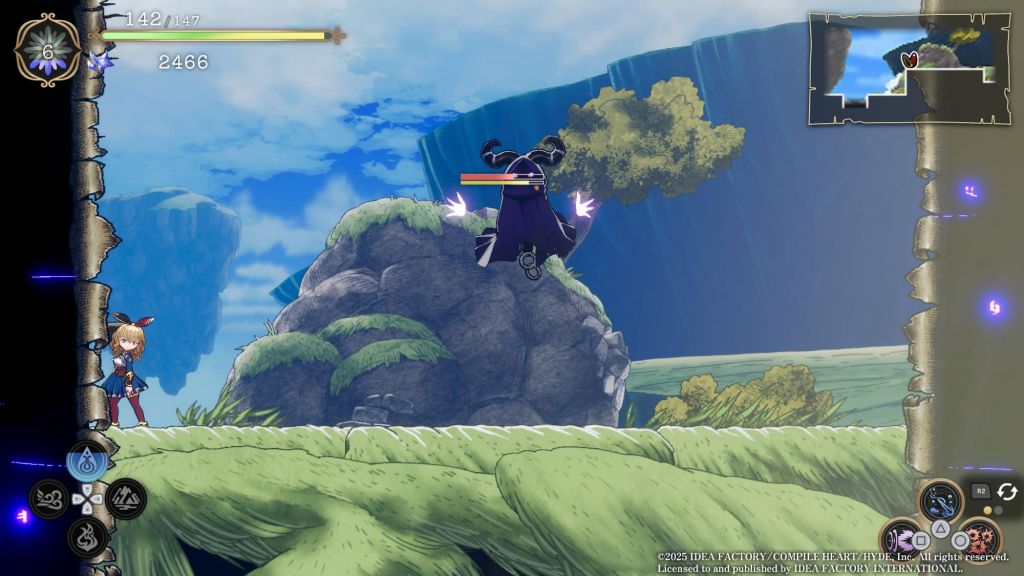Click the skill set swap arrows

pyautogui.click(x=1006, y=491)
